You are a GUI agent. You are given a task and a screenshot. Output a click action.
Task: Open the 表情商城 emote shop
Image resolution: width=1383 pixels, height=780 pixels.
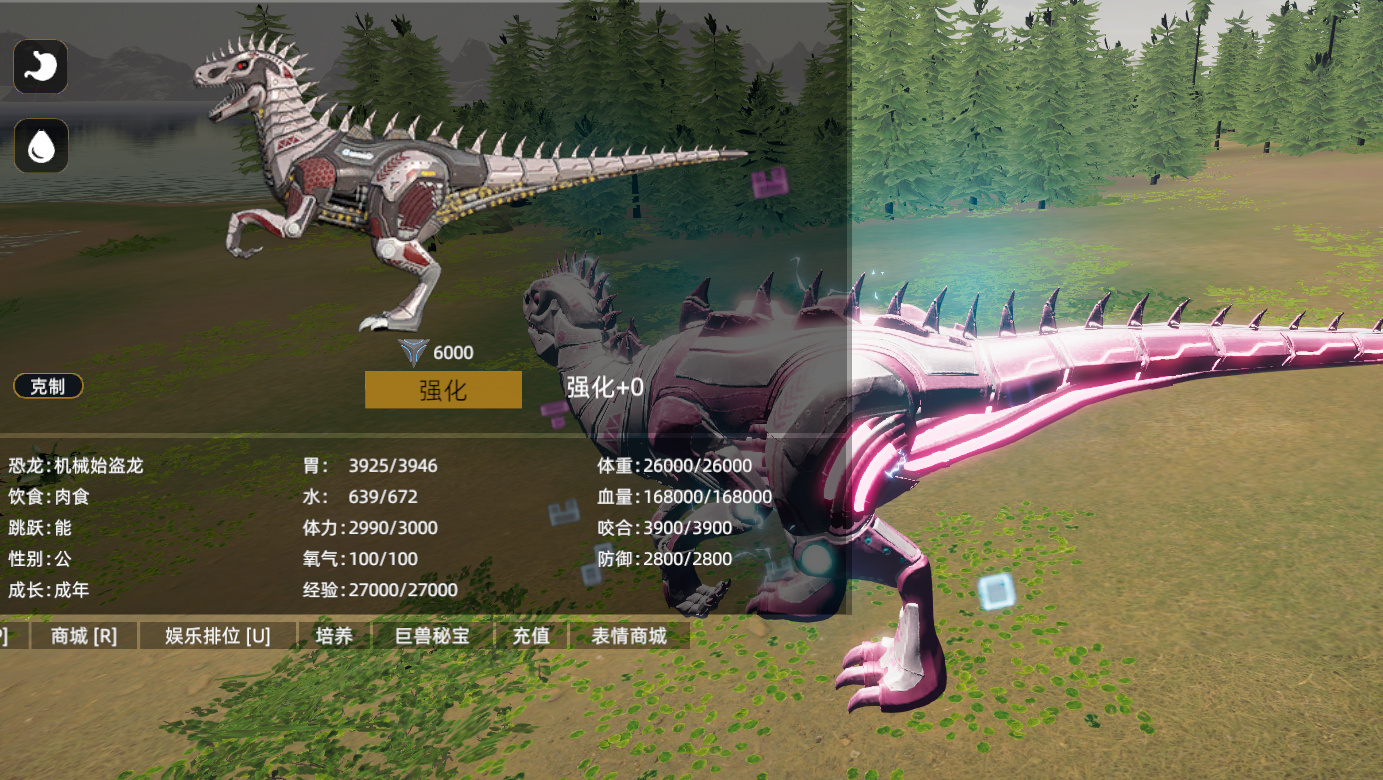(628, 636)
